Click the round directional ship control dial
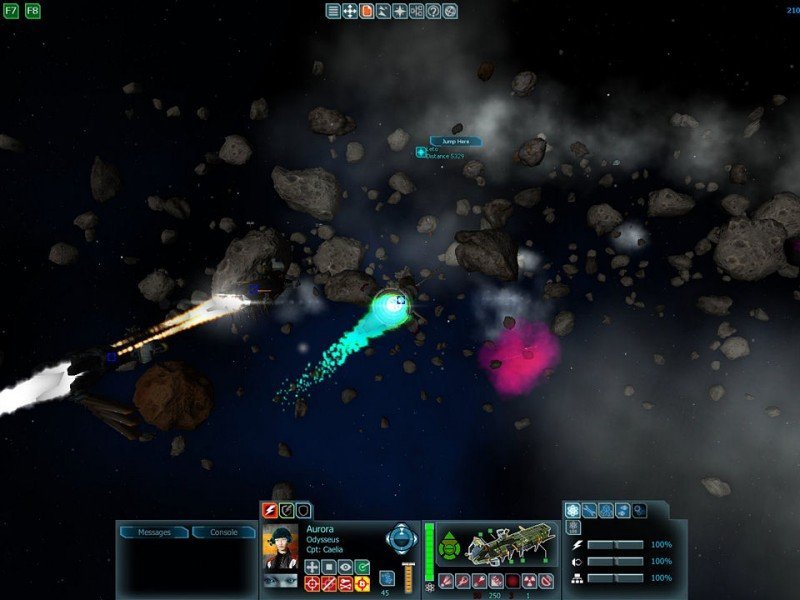This screenshot has width=800, height=600. pos(401,537)
